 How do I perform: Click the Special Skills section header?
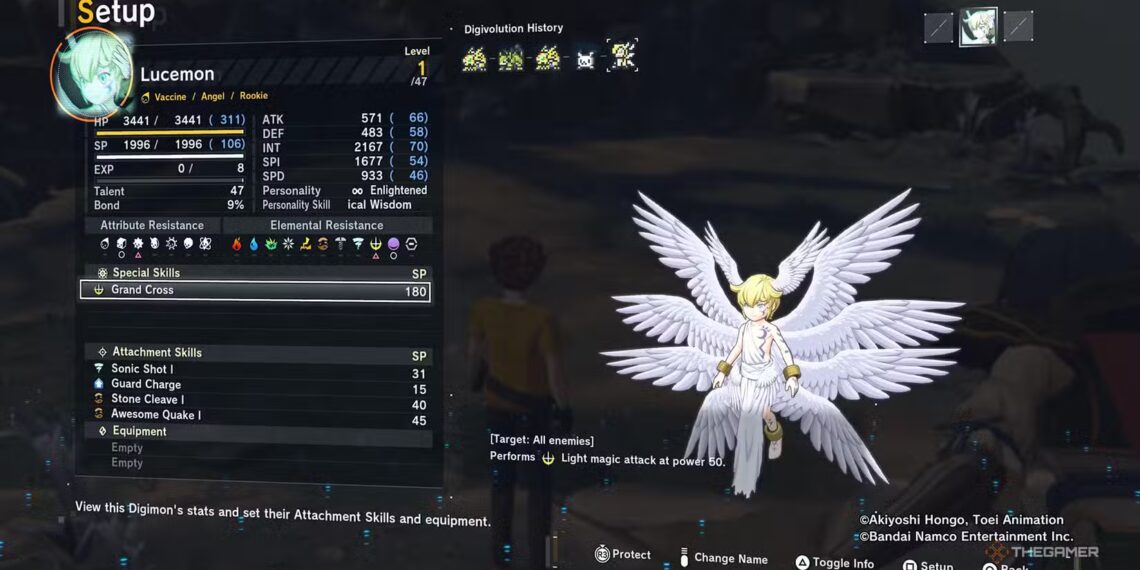146,273
